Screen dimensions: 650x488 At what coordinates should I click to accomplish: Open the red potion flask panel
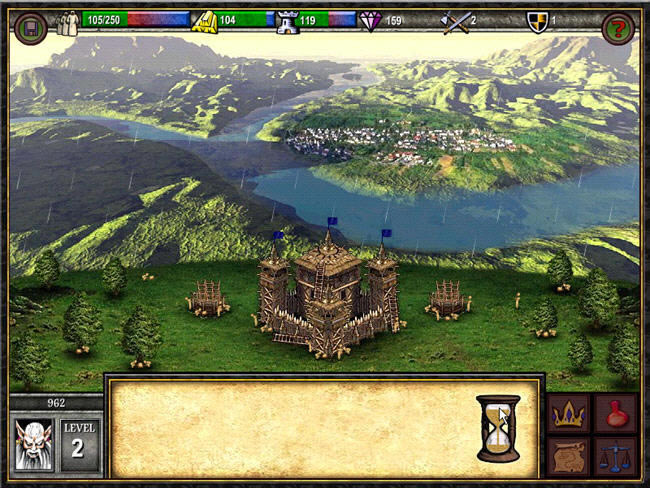point(615,413)
